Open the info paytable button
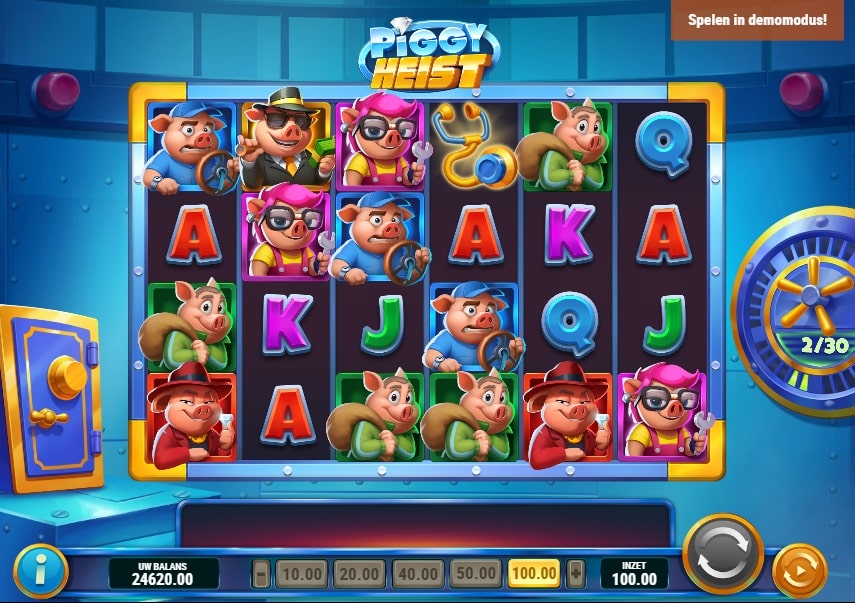Screen dimensions: 855x603 pyautogui.click(x=40, y=571)
